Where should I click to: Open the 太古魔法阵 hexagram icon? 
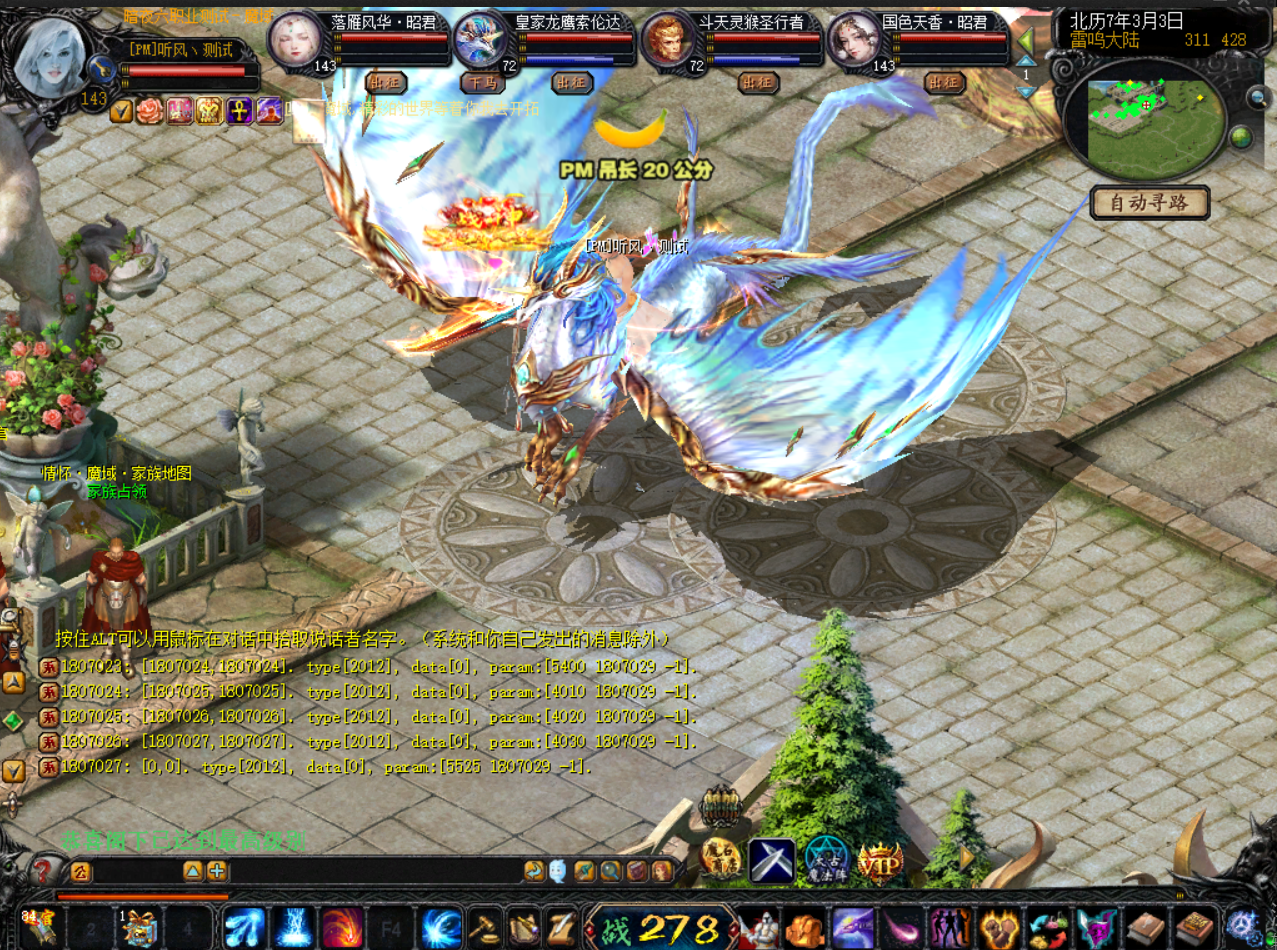(826, 860)
